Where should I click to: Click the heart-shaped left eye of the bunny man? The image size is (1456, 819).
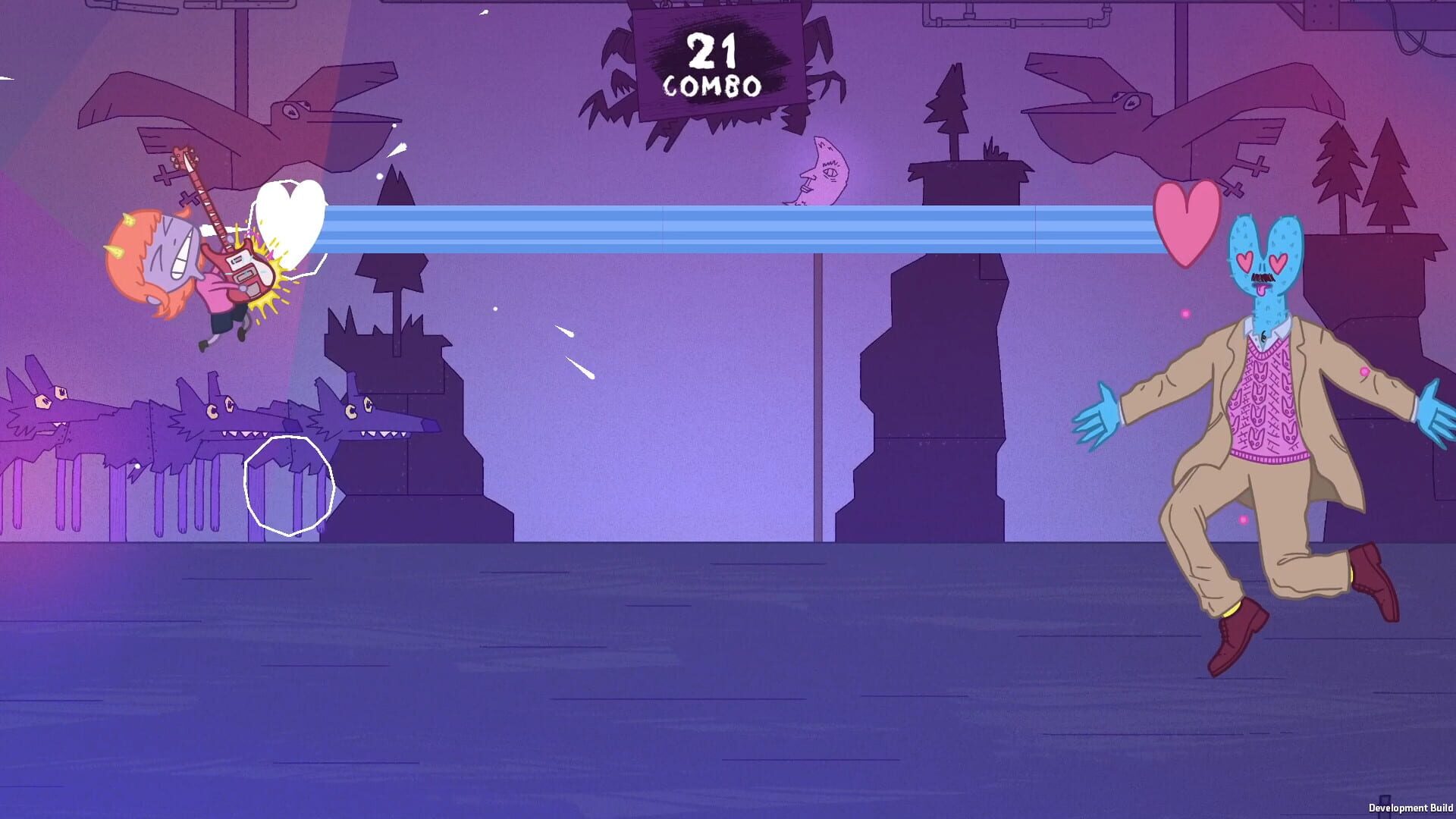[x=1245, y=262]
